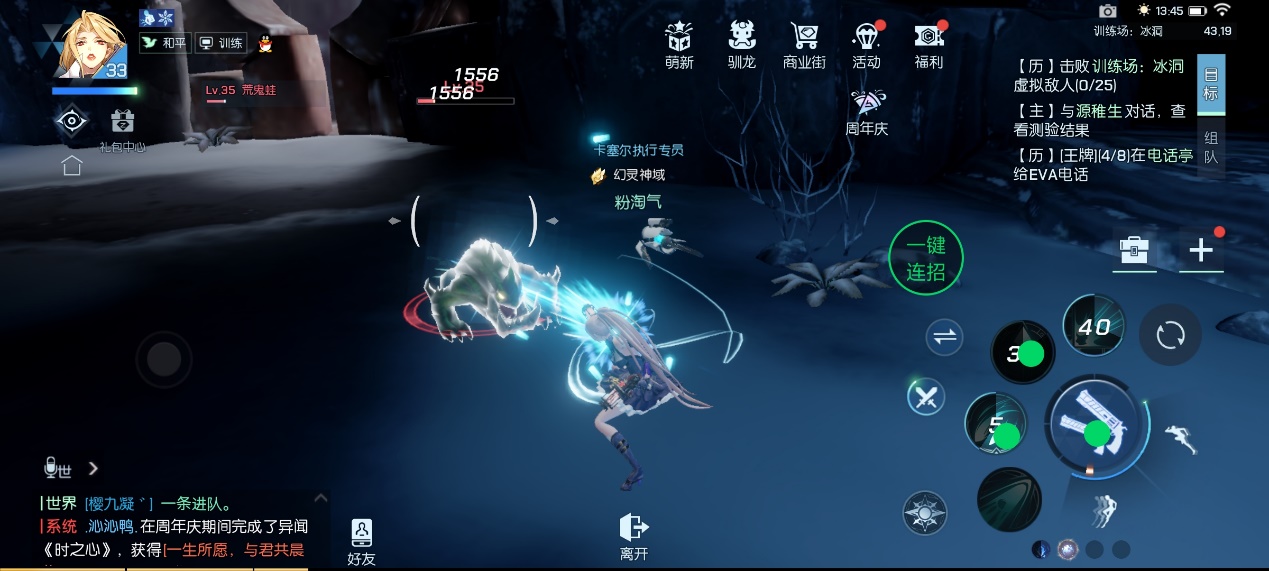The image size is (1269, 571).
Task: Tap the main weapon attack button
Action: pos(1096,430)
